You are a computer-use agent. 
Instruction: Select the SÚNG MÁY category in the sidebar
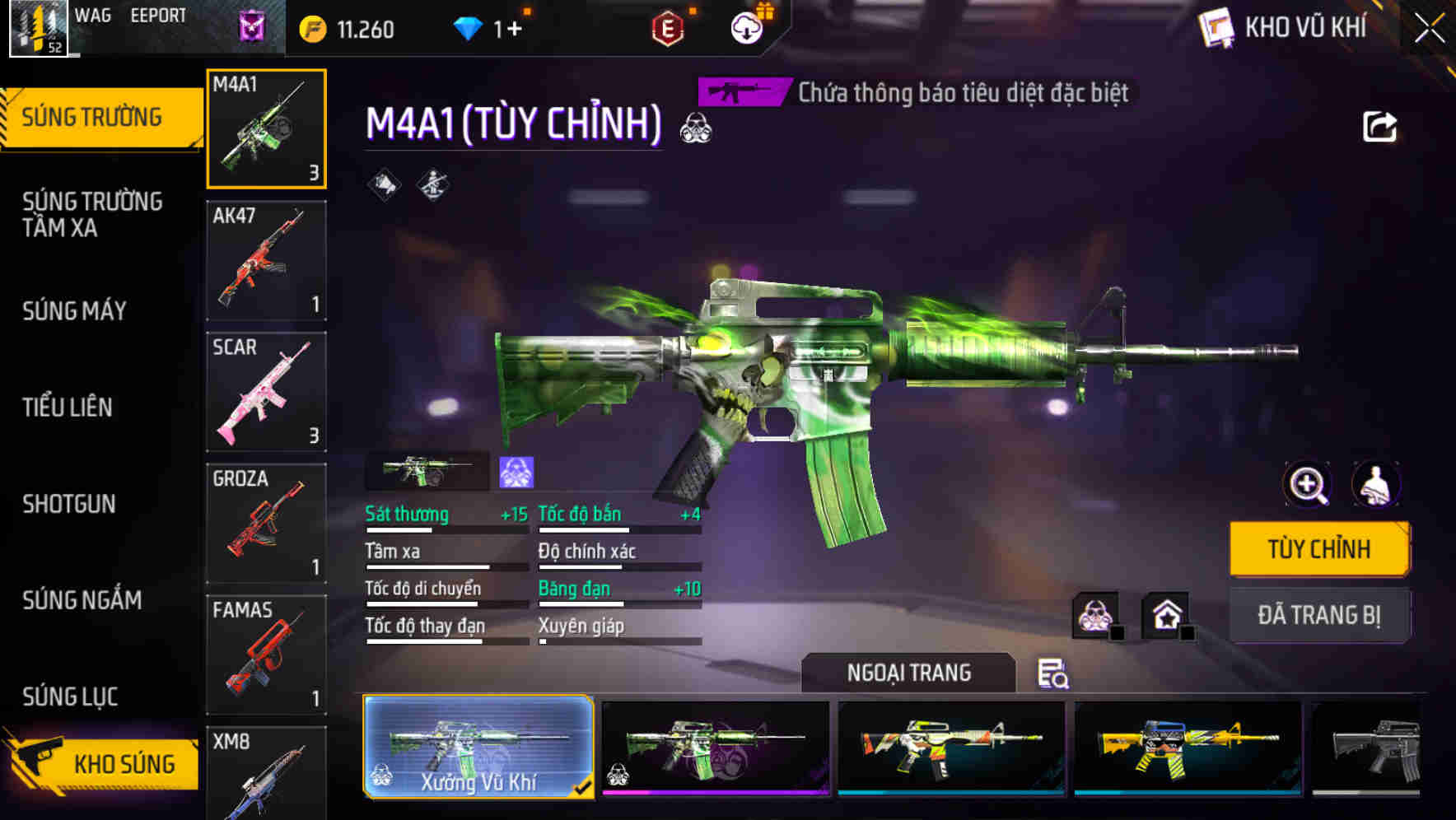pyautogui.click(x=73, y=311)
